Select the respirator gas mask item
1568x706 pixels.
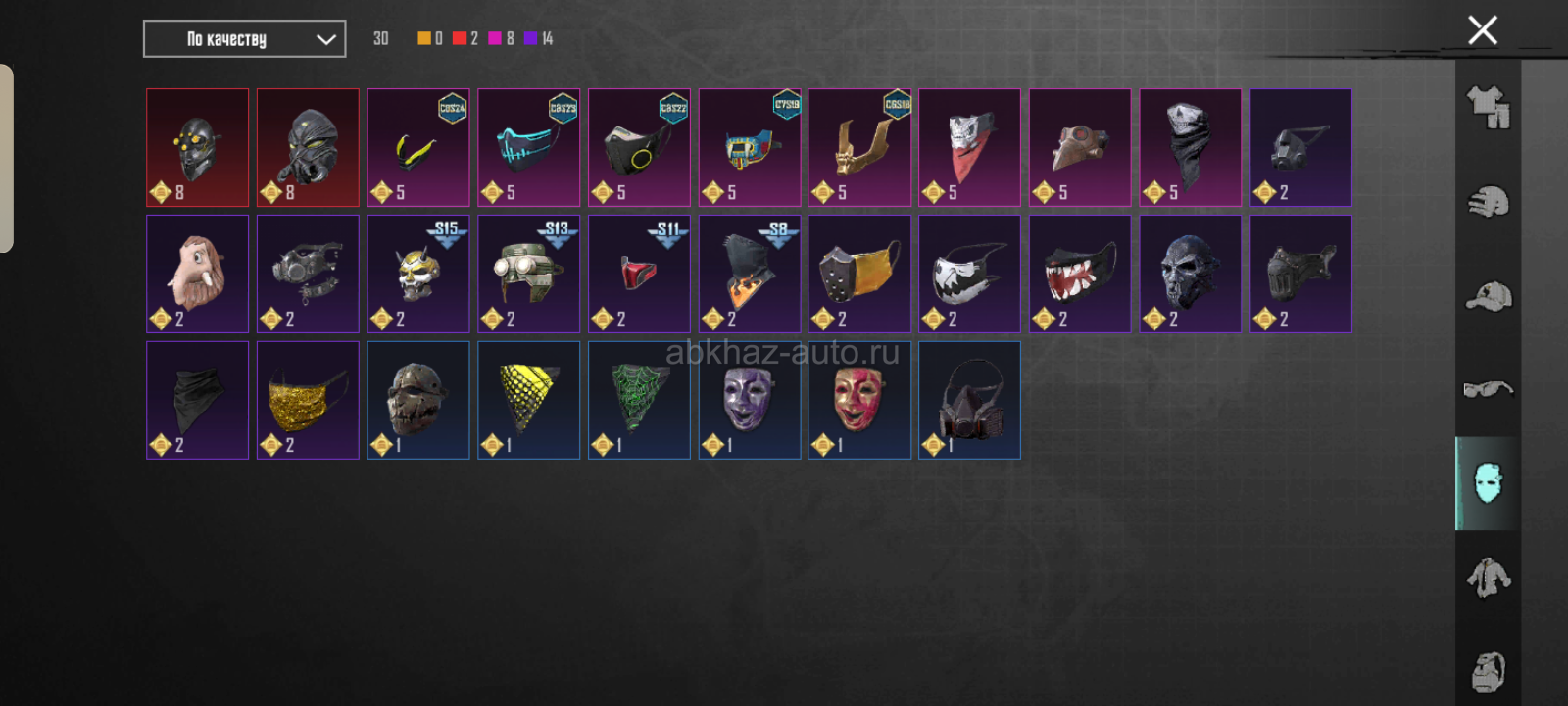969,400
